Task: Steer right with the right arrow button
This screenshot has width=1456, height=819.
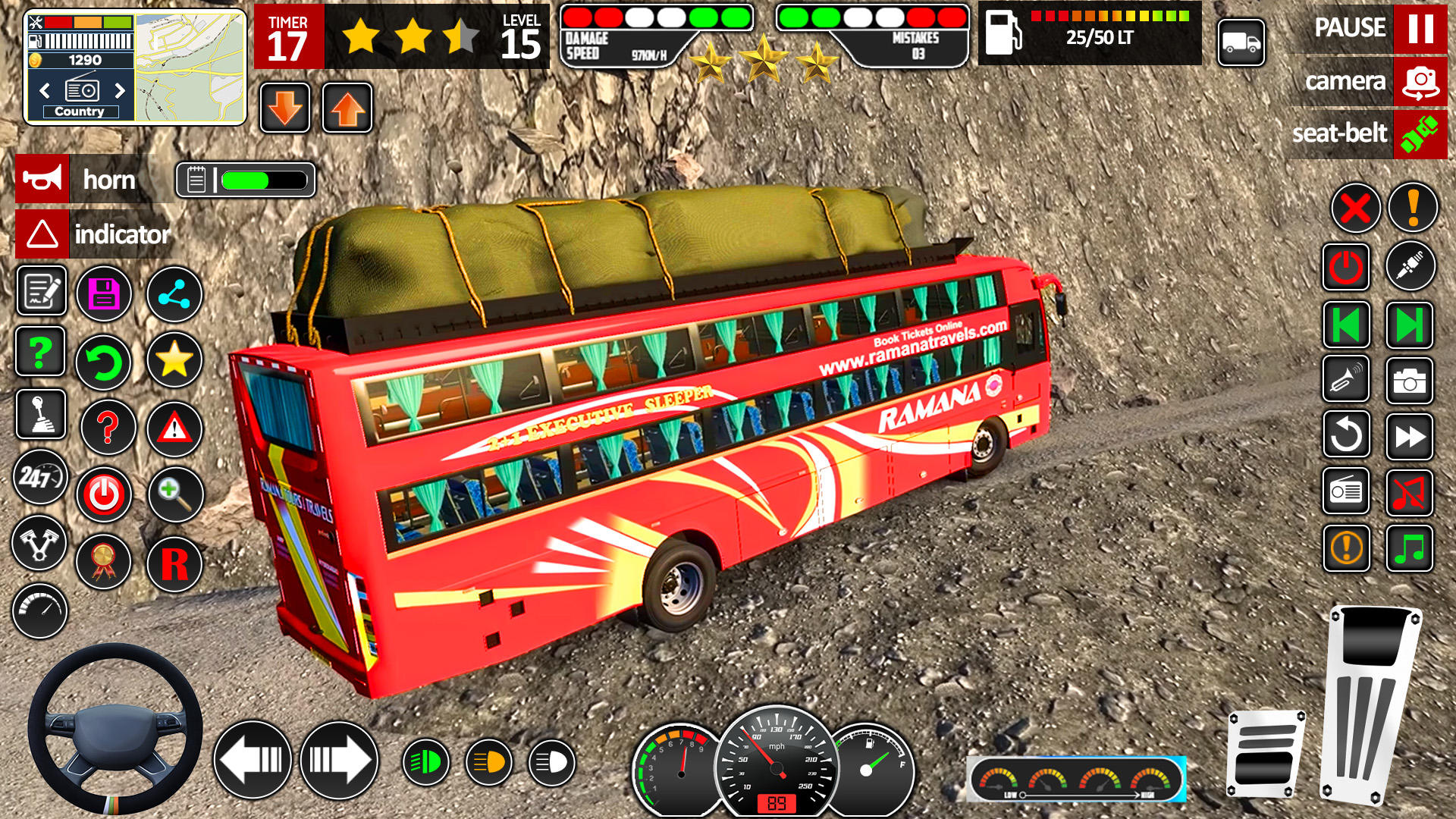Action: [x=339, y=760]
